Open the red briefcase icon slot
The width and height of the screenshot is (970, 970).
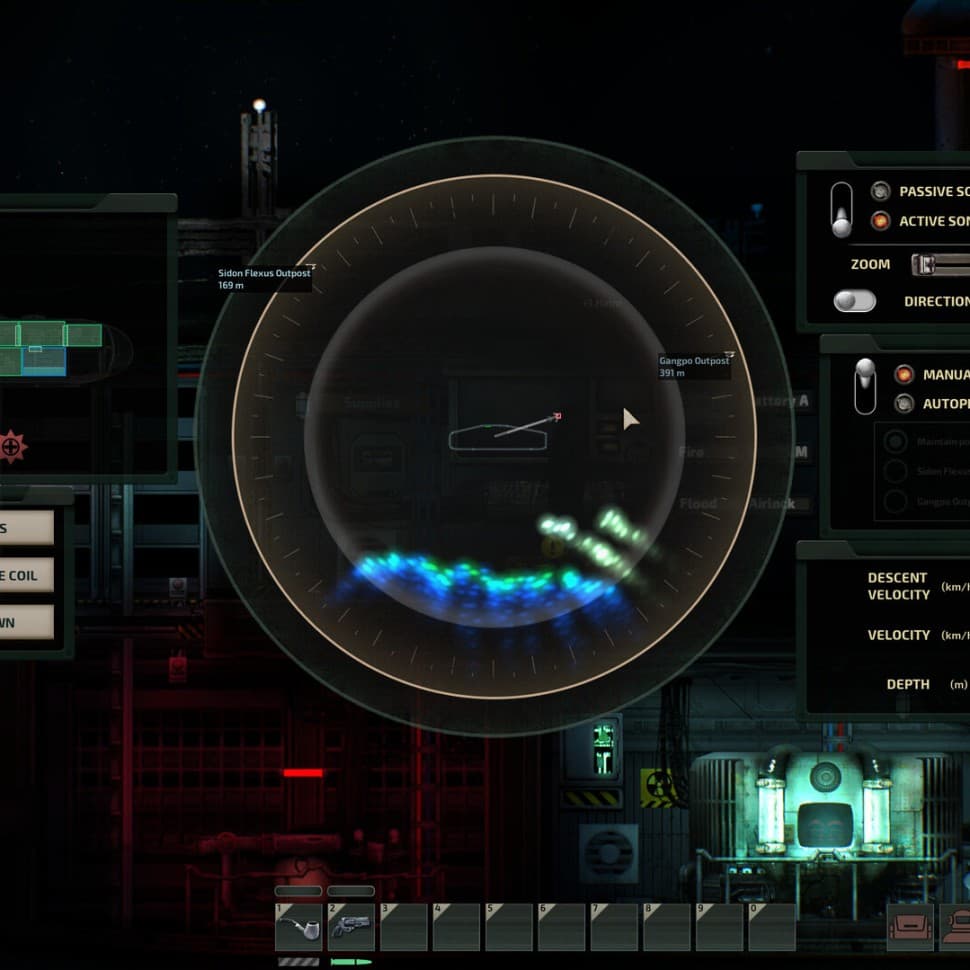[x=910, y=927]
